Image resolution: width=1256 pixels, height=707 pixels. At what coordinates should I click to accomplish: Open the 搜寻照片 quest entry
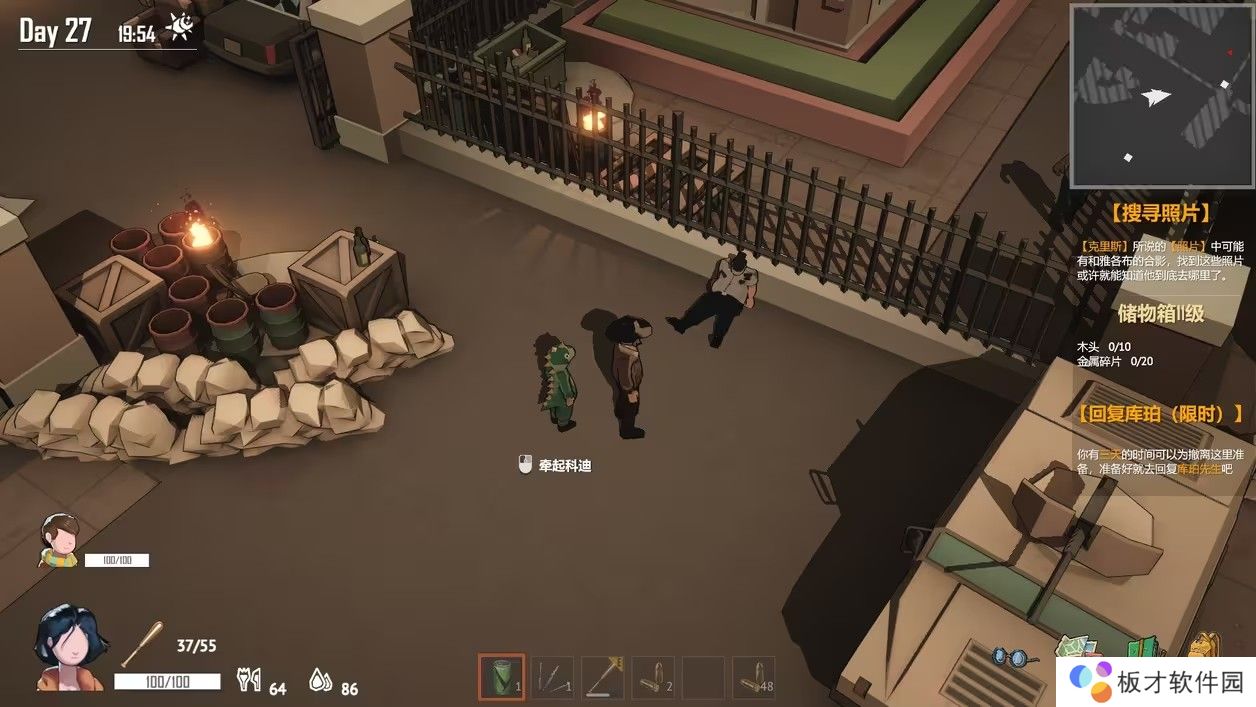1160,212
